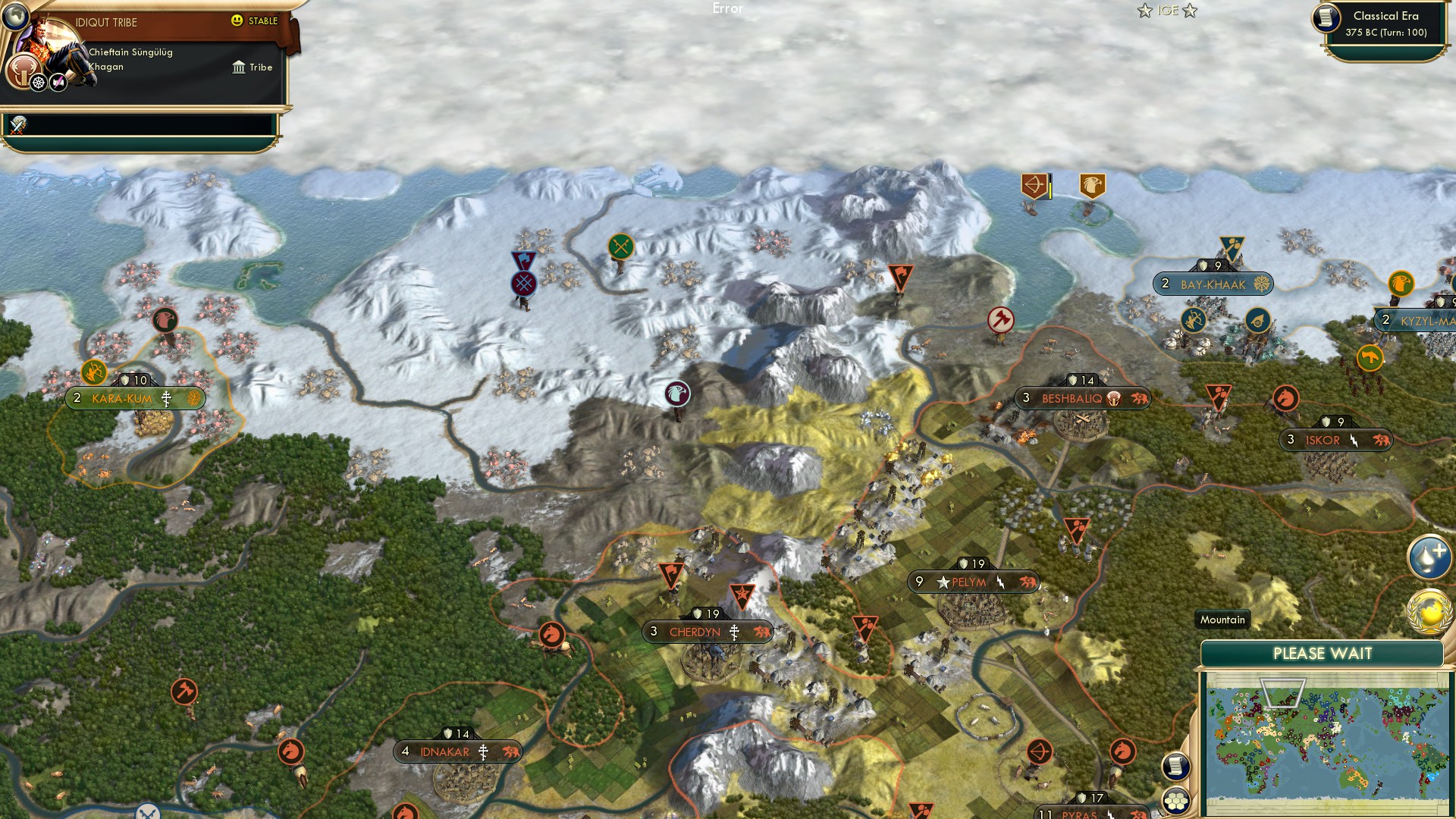1456x819 pixels.
Task: Click the scroll notification above the minimap
Action: (1176, 767)
